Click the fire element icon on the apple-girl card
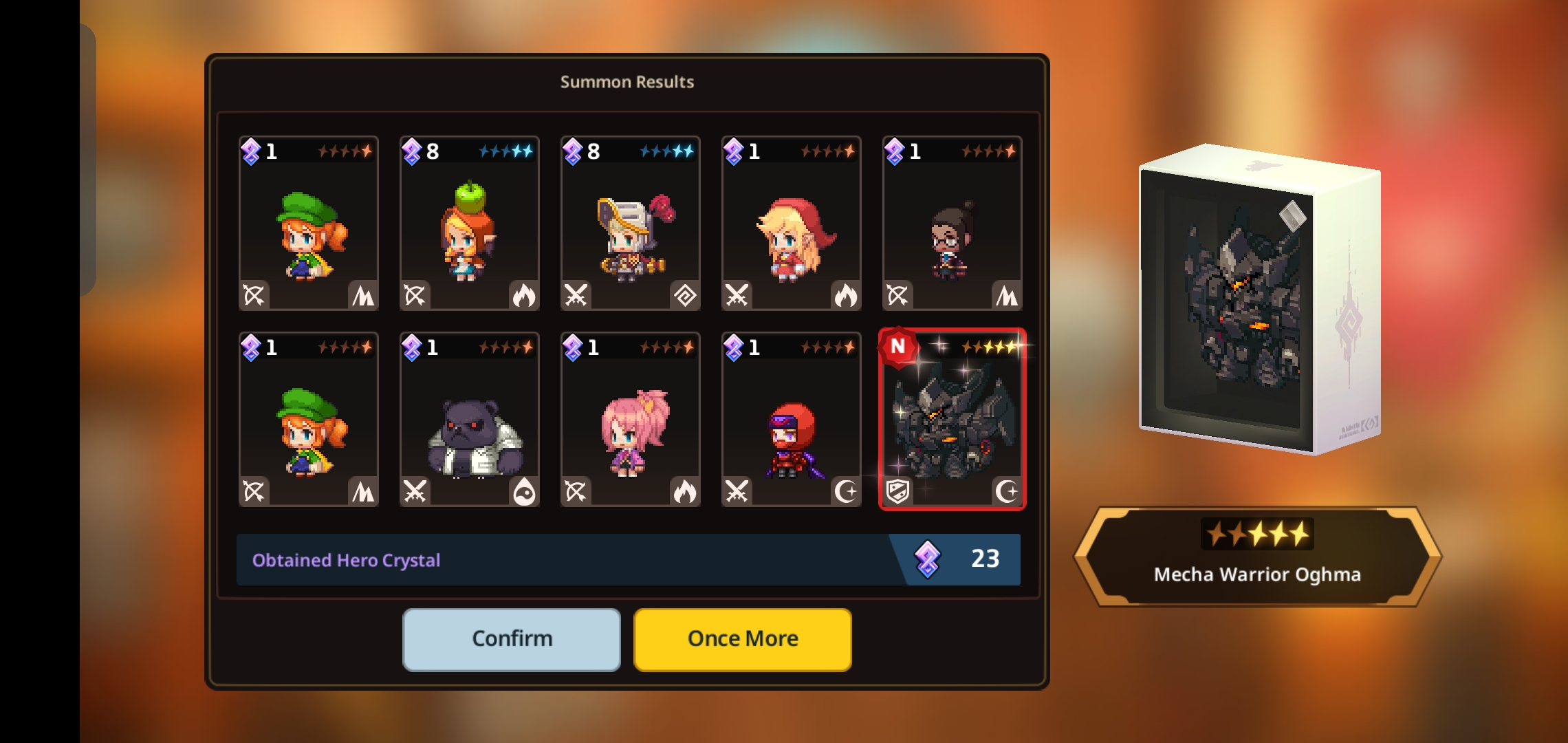Screen dimensions: 1568x743 [x=523, y=294]
